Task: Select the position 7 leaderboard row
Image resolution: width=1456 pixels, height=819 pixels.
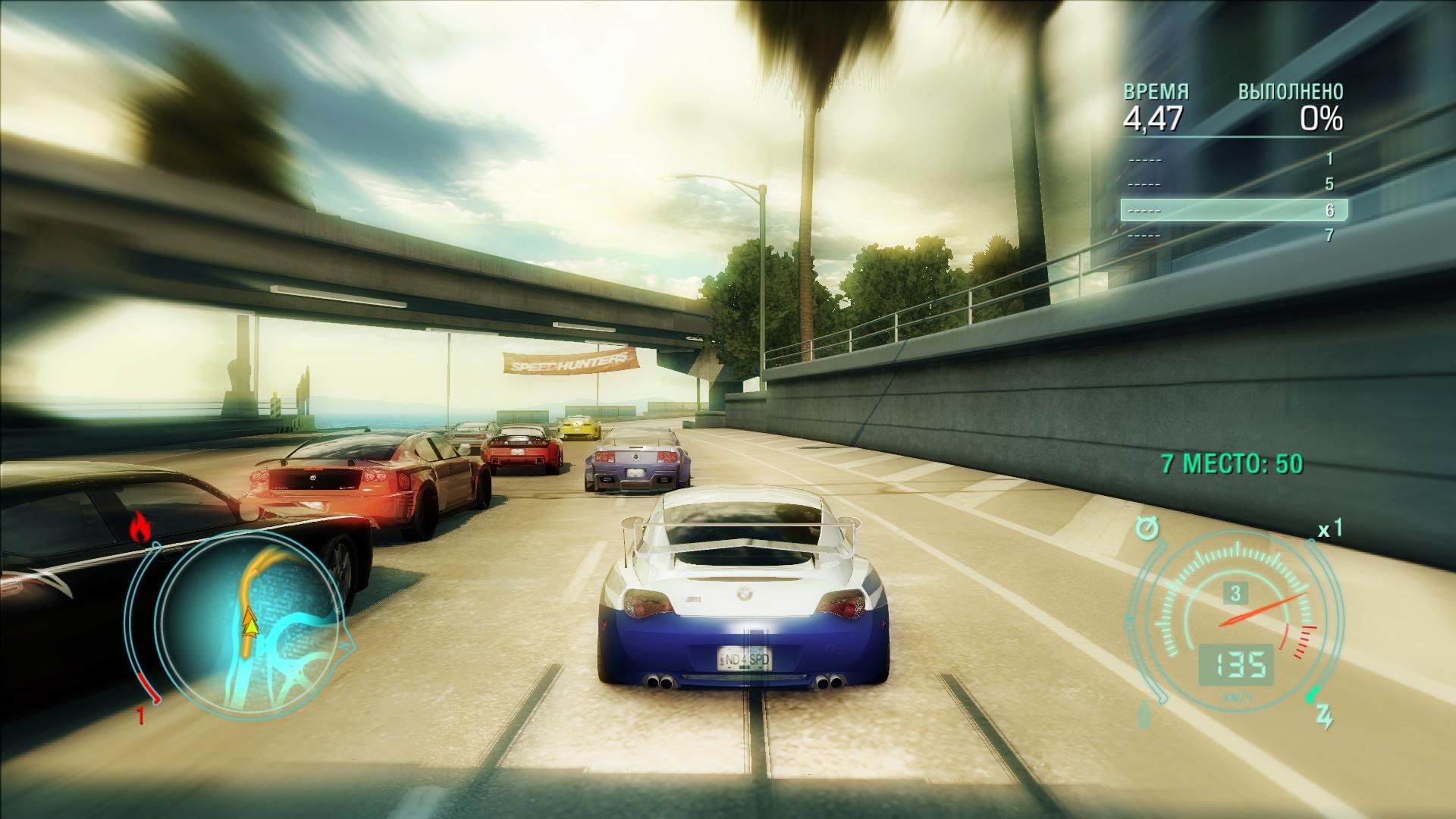Action: pos(1234,236)
